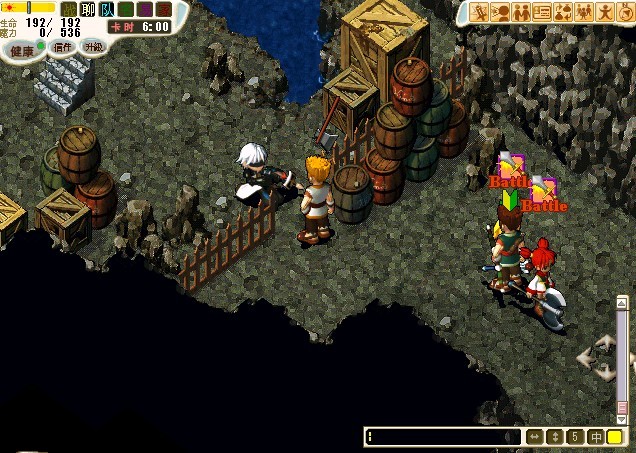636x453 pixels.
Task: Click the crossed swords duel icon
Action: [x=480, y=12]
